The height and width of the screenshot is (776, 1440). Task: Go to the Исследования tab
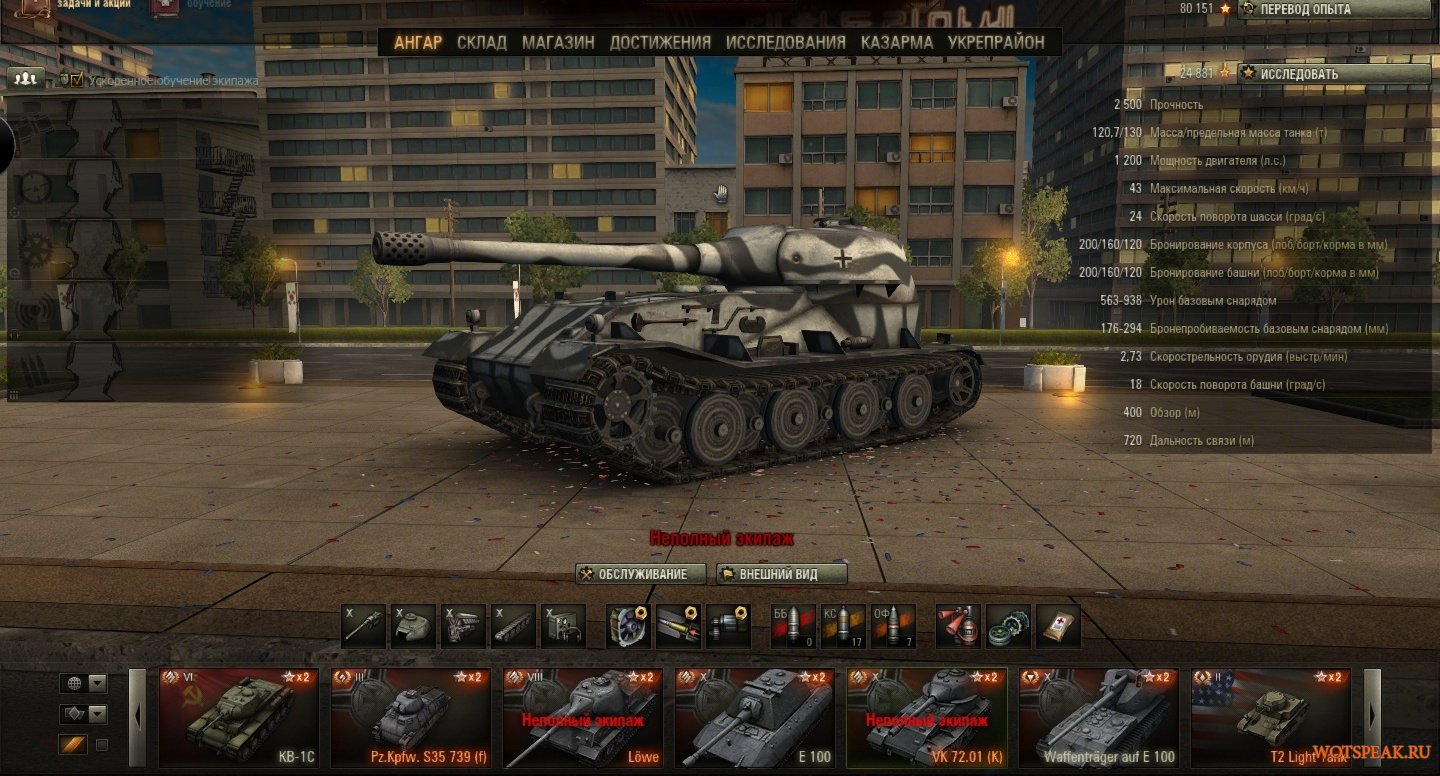pos(785,42)
